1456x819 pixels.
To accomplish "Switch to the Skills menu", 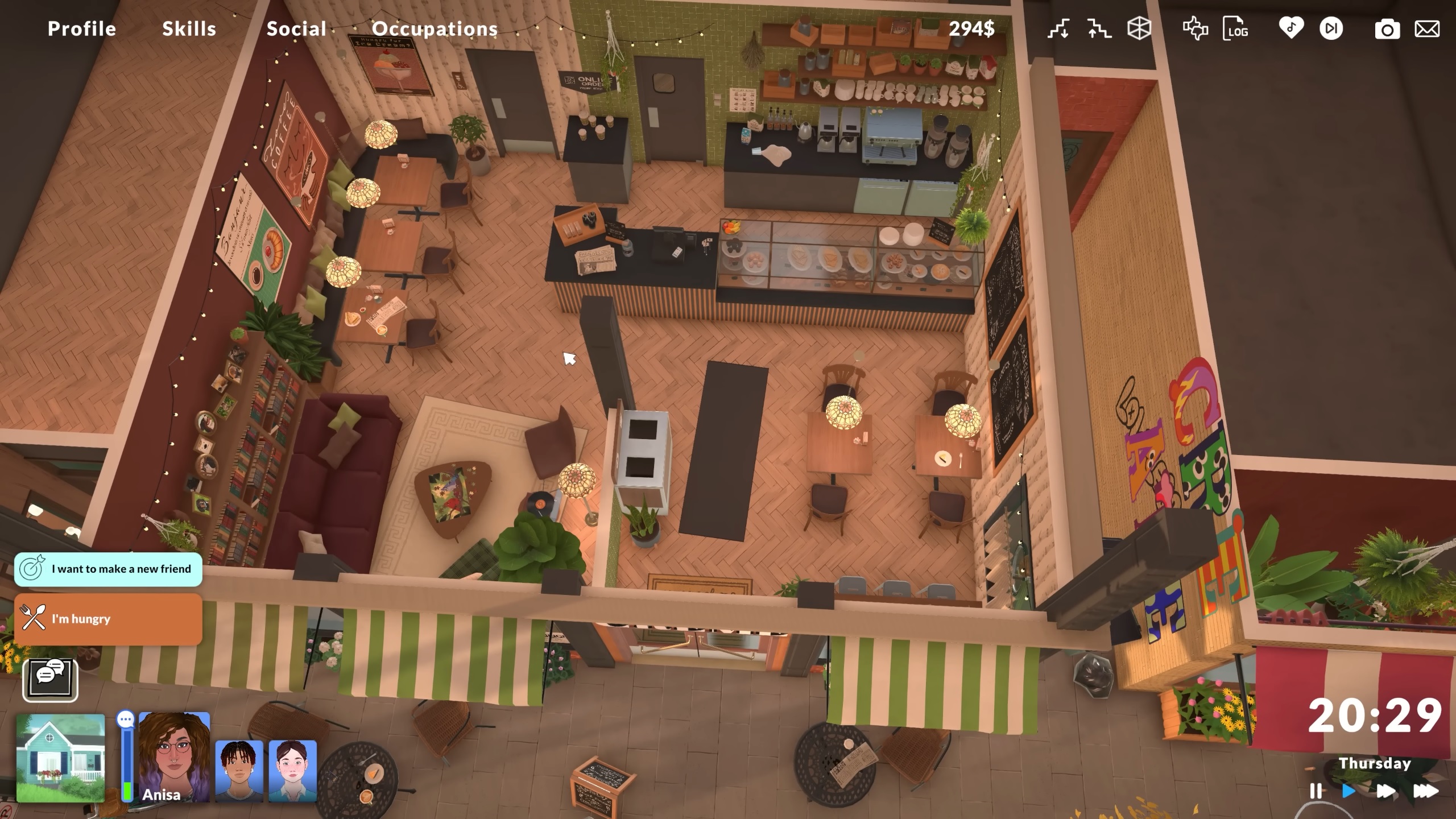I will click(189, 29).
